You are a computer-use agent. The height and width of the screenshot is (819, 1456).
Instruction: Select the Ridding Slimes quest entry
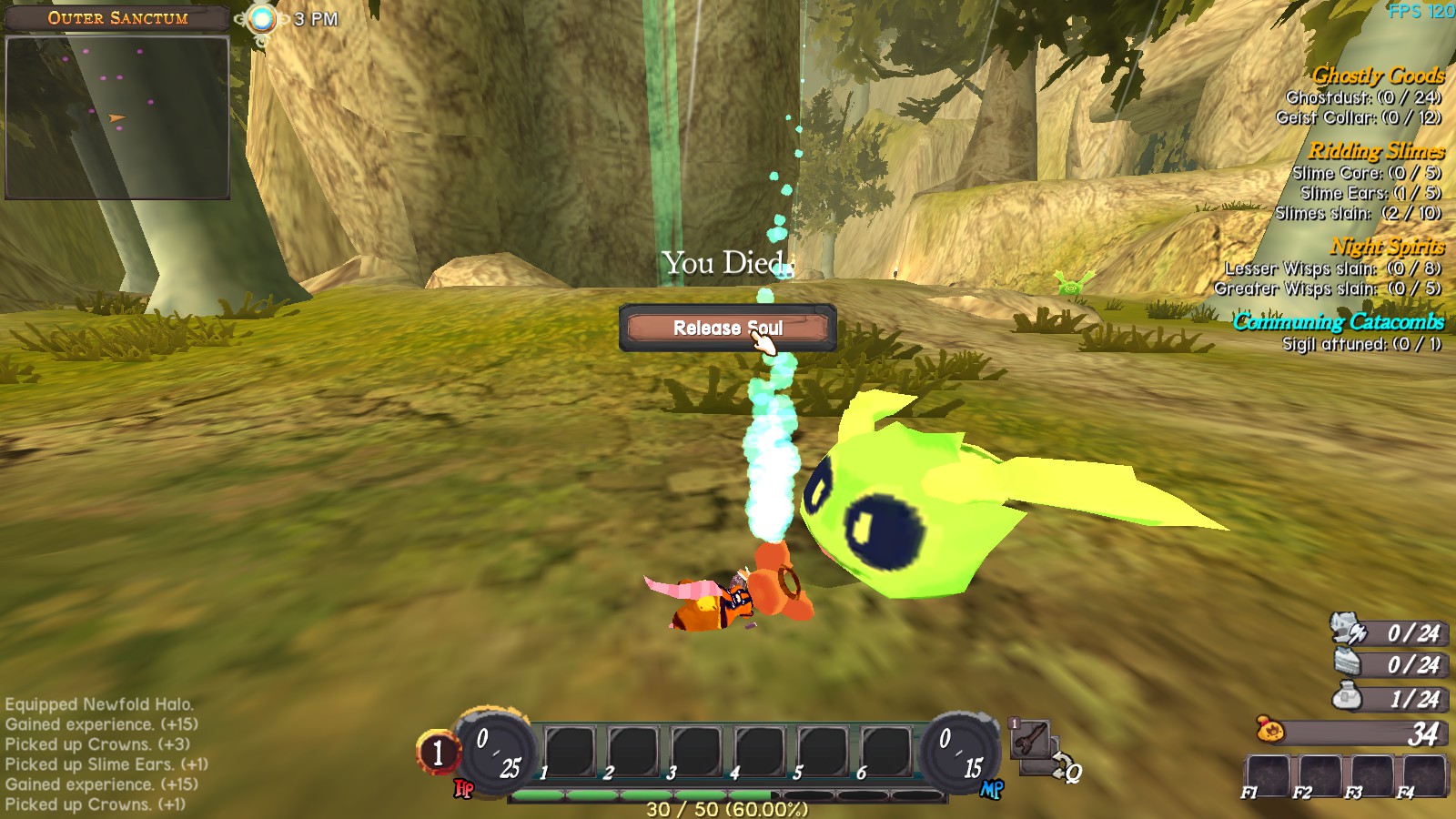1376,151
